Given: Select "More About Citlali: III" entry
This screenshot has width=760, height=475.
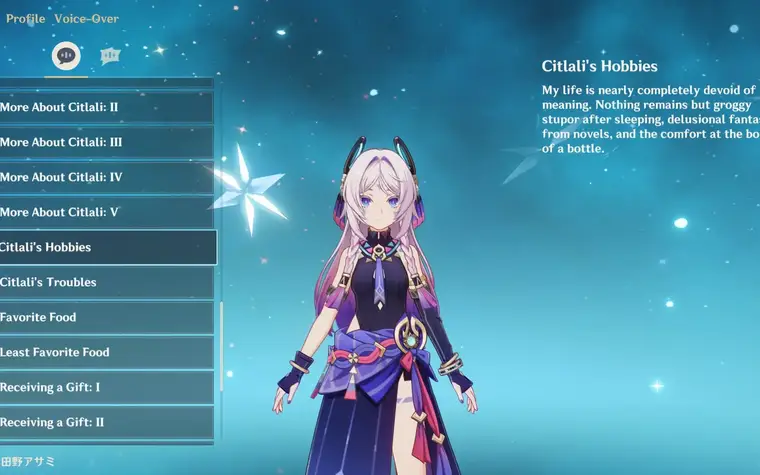Looking at the screenshot, I should tap(105, 142).
